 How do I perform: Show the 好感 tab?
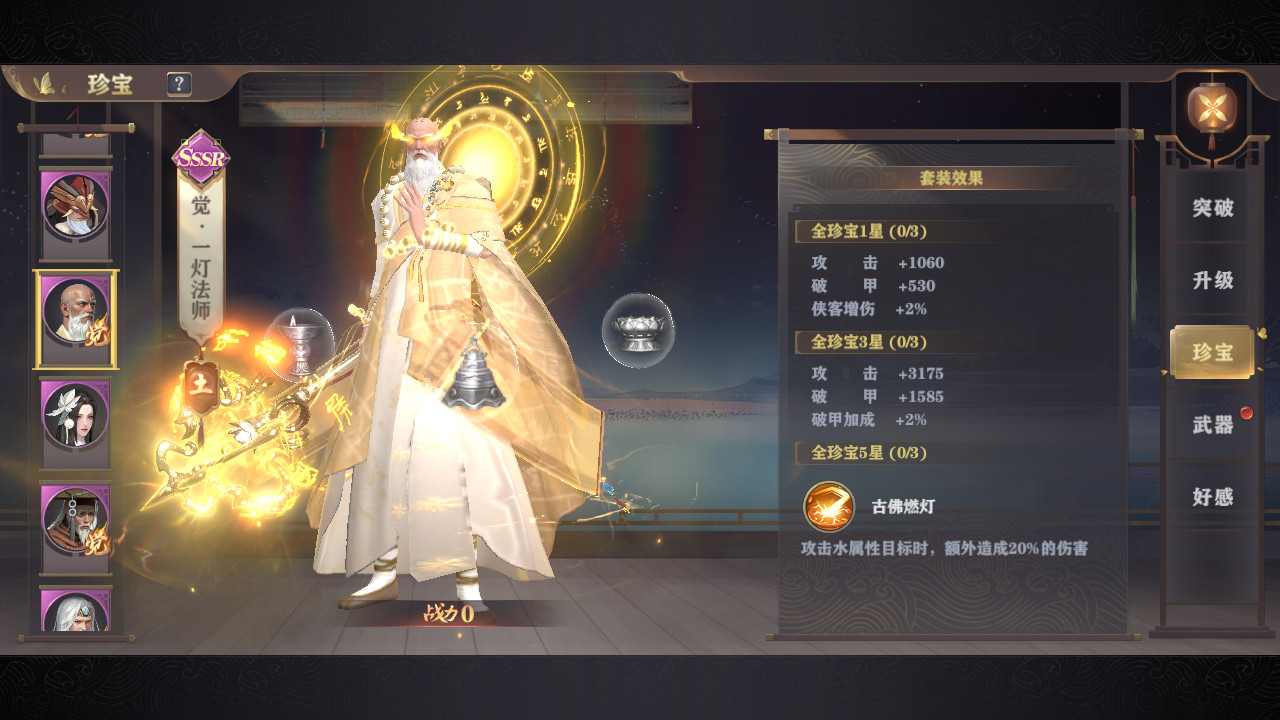point(1212,497)
